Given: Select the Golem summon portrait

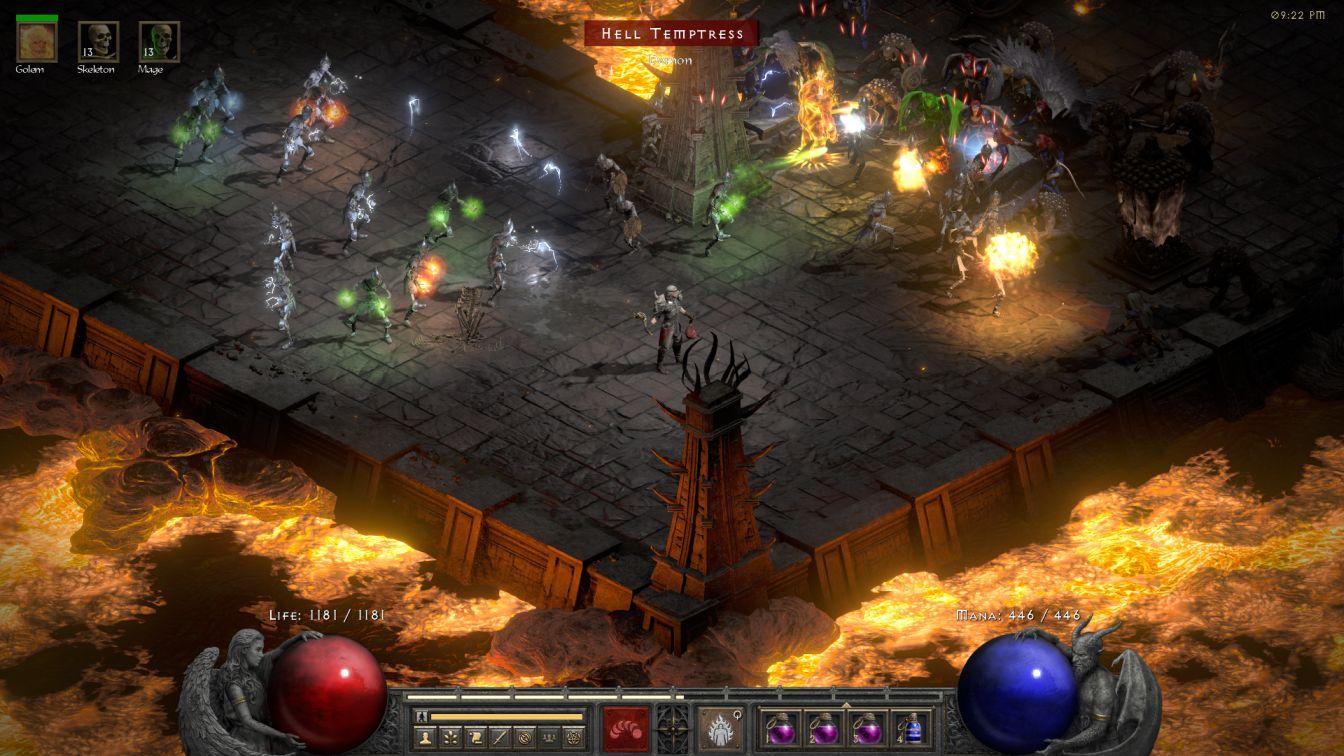Looking at the screenshot, I should 37,41.
